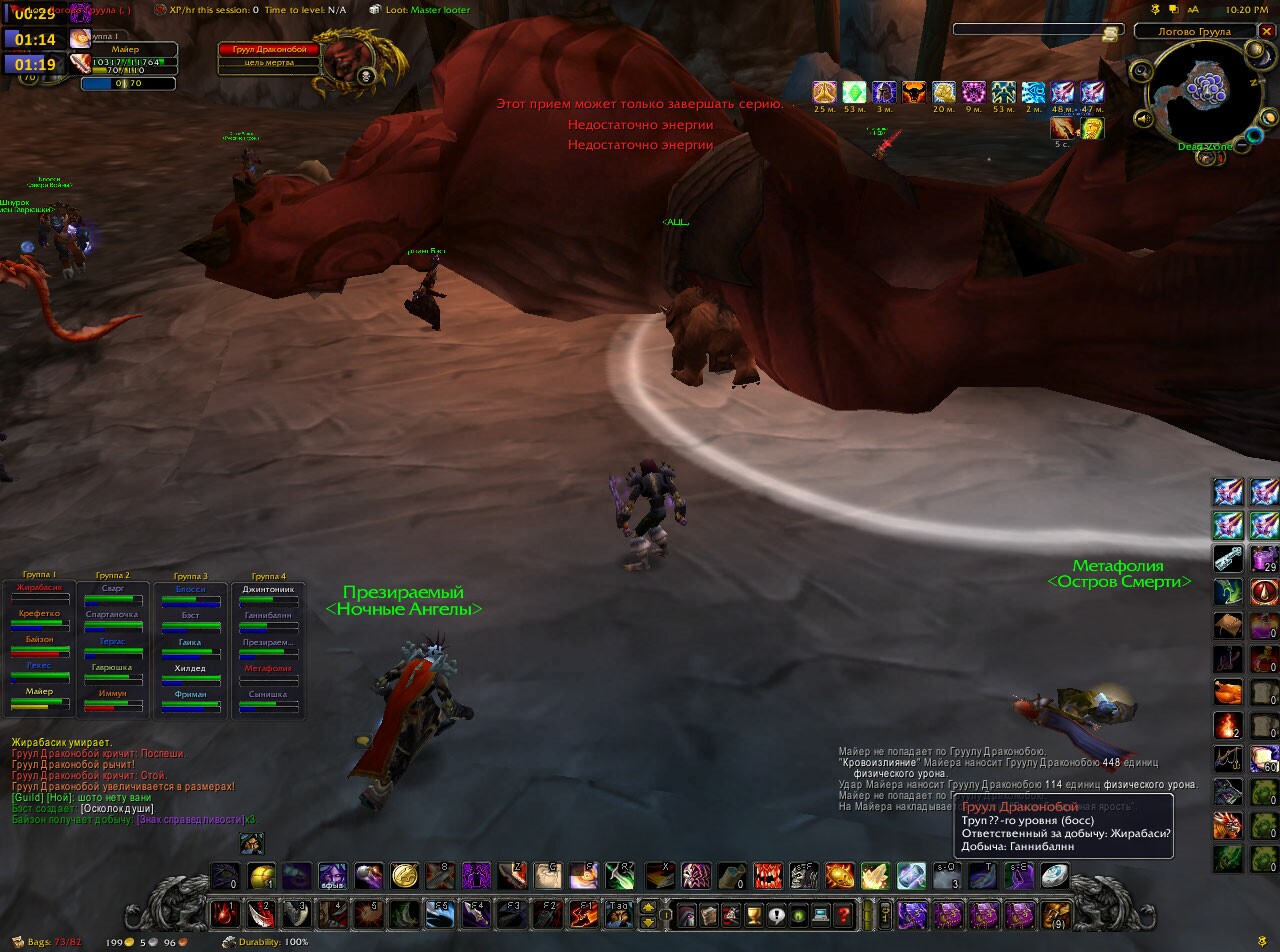Activate the action bar slot keybound 1
Screen dimensions: 1280x952
coord(224,914)
